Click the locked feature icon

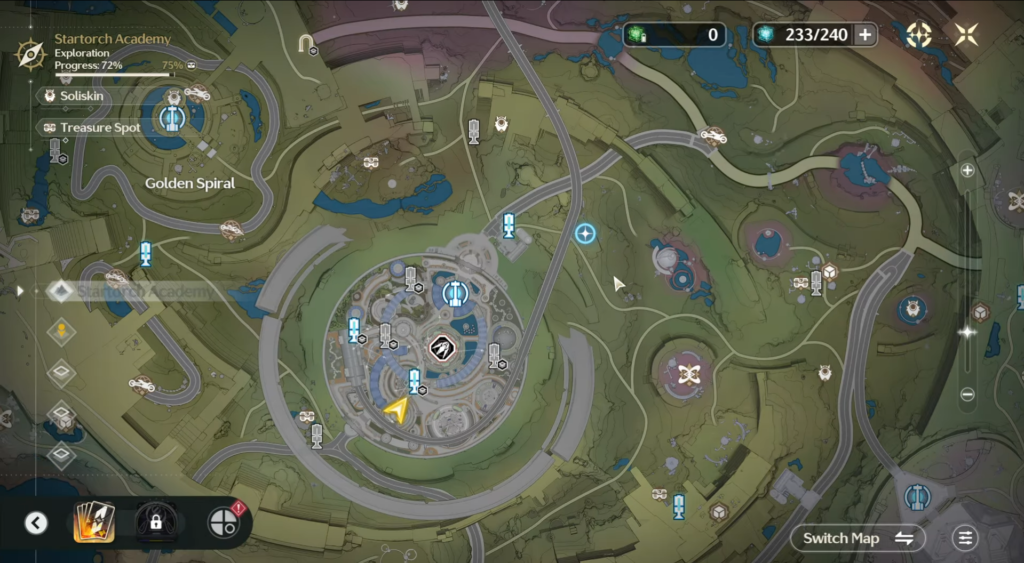click(155, 521)
